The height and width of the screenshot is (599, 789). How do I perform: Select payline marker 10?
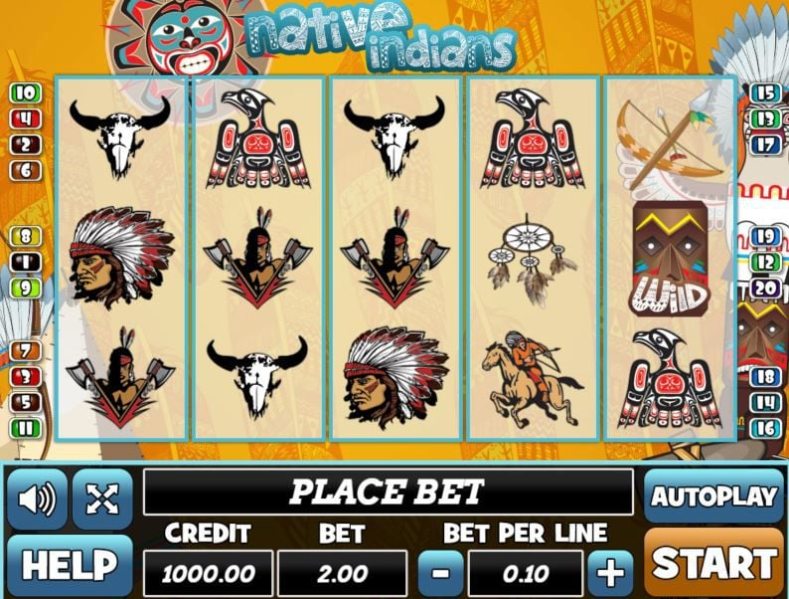click(25, 94)
